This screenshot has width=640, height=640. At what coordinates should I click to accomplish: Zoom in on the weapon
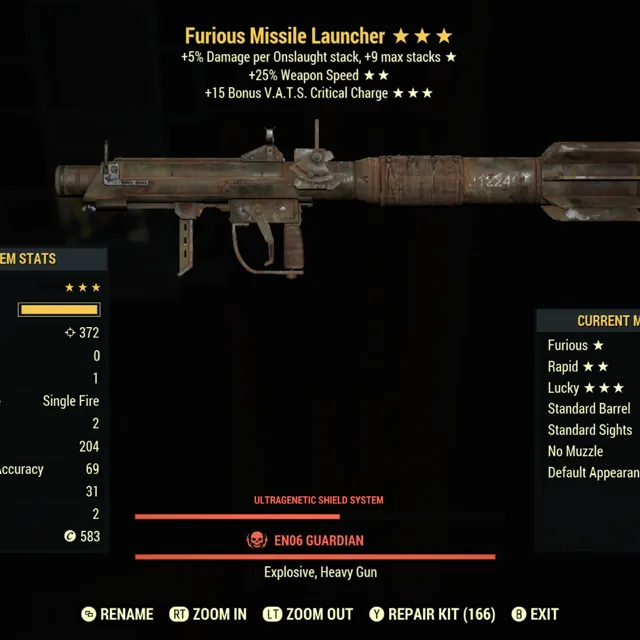(208, 614)
